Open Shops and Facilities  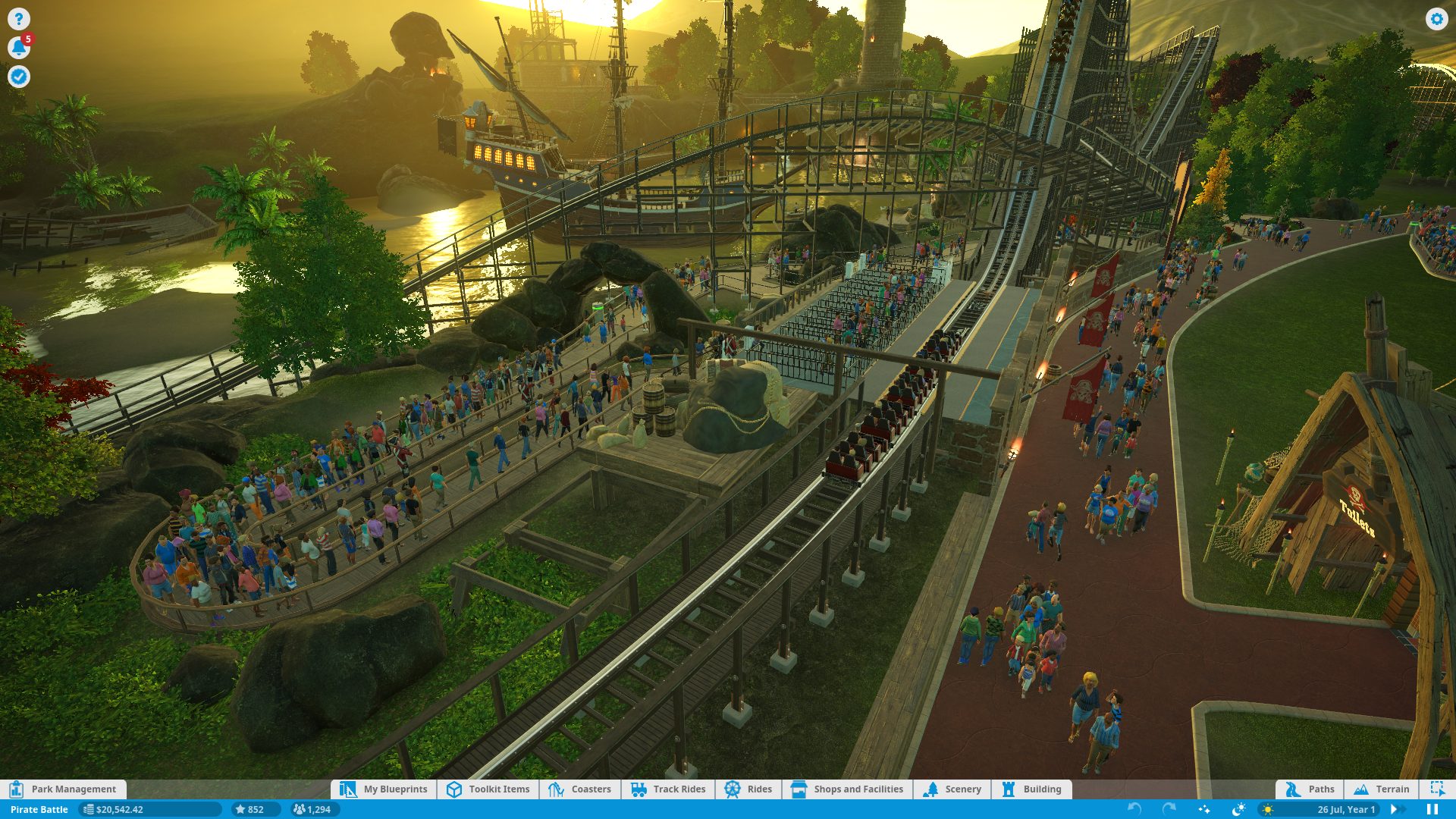(x=848, y=789)
